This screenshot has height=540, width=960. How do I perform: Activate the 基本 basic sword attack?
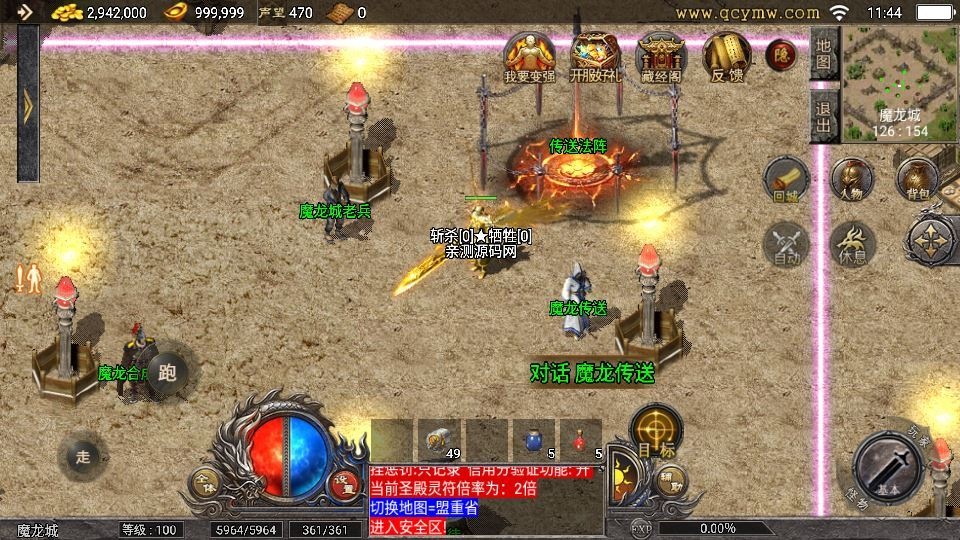tap(889, 469)
